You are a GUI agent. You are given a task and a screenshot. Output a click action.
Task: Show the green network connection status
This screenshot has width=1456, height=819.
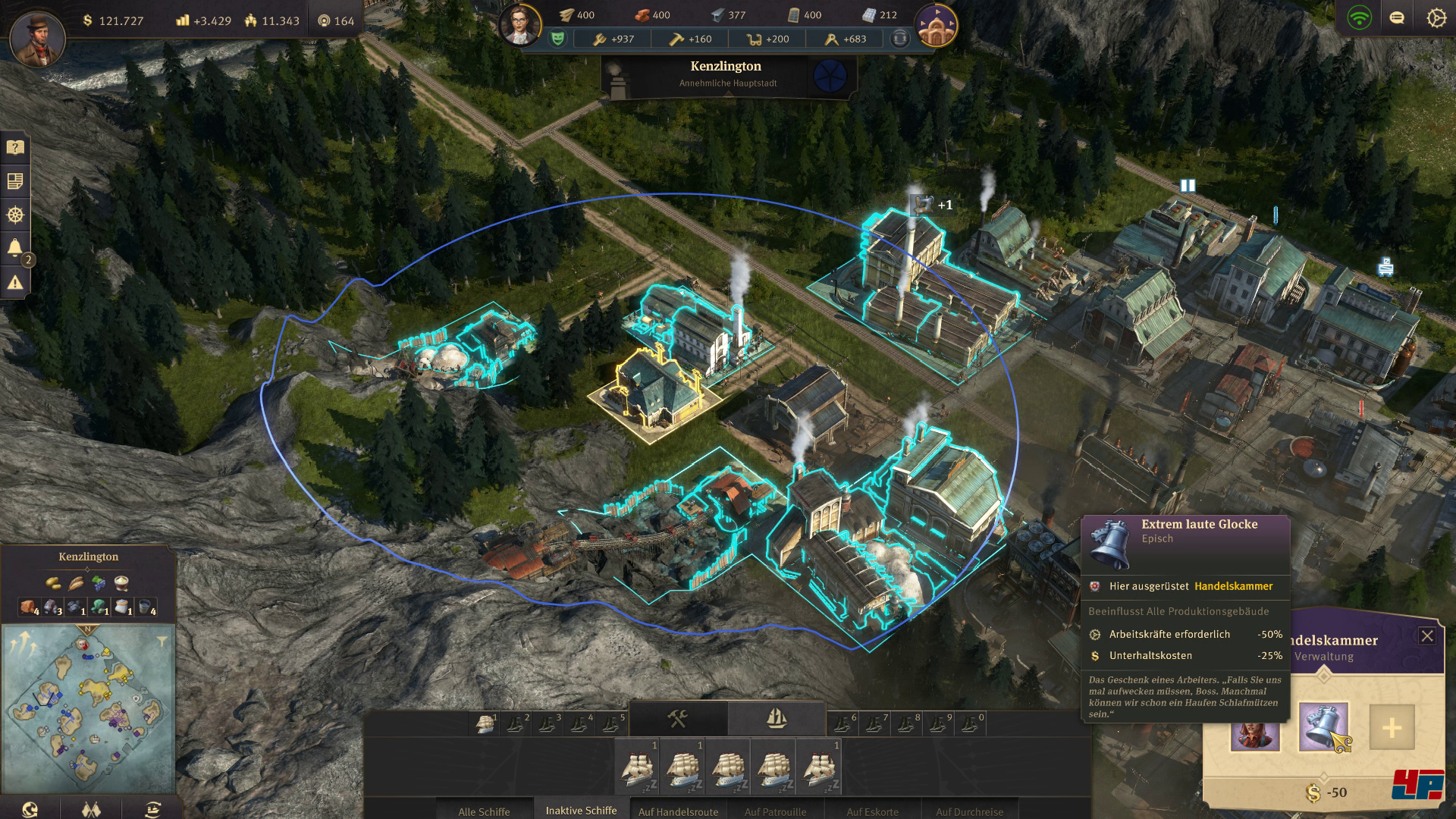[x=1359, y=18]
